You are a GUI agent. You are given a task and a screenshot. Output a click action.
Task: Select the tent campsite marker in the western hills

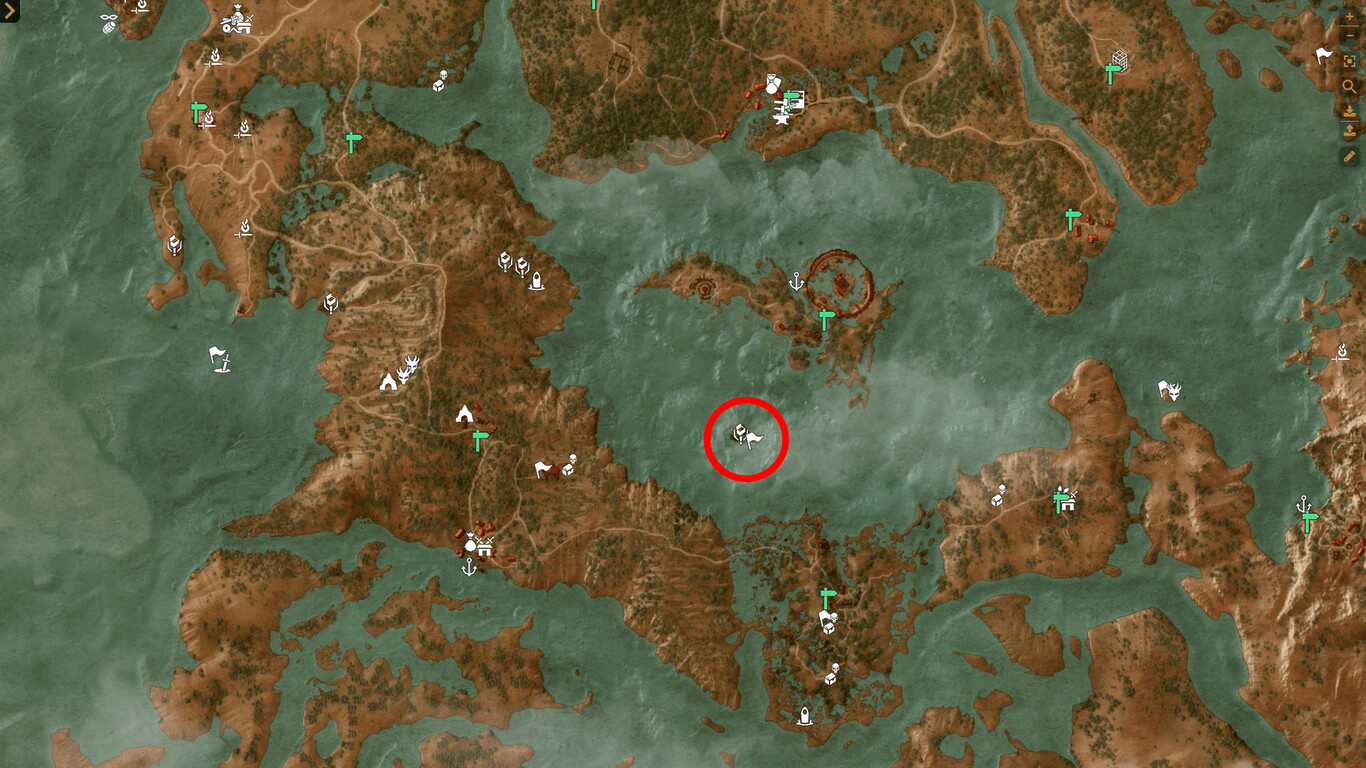click(x=388, y=381)
